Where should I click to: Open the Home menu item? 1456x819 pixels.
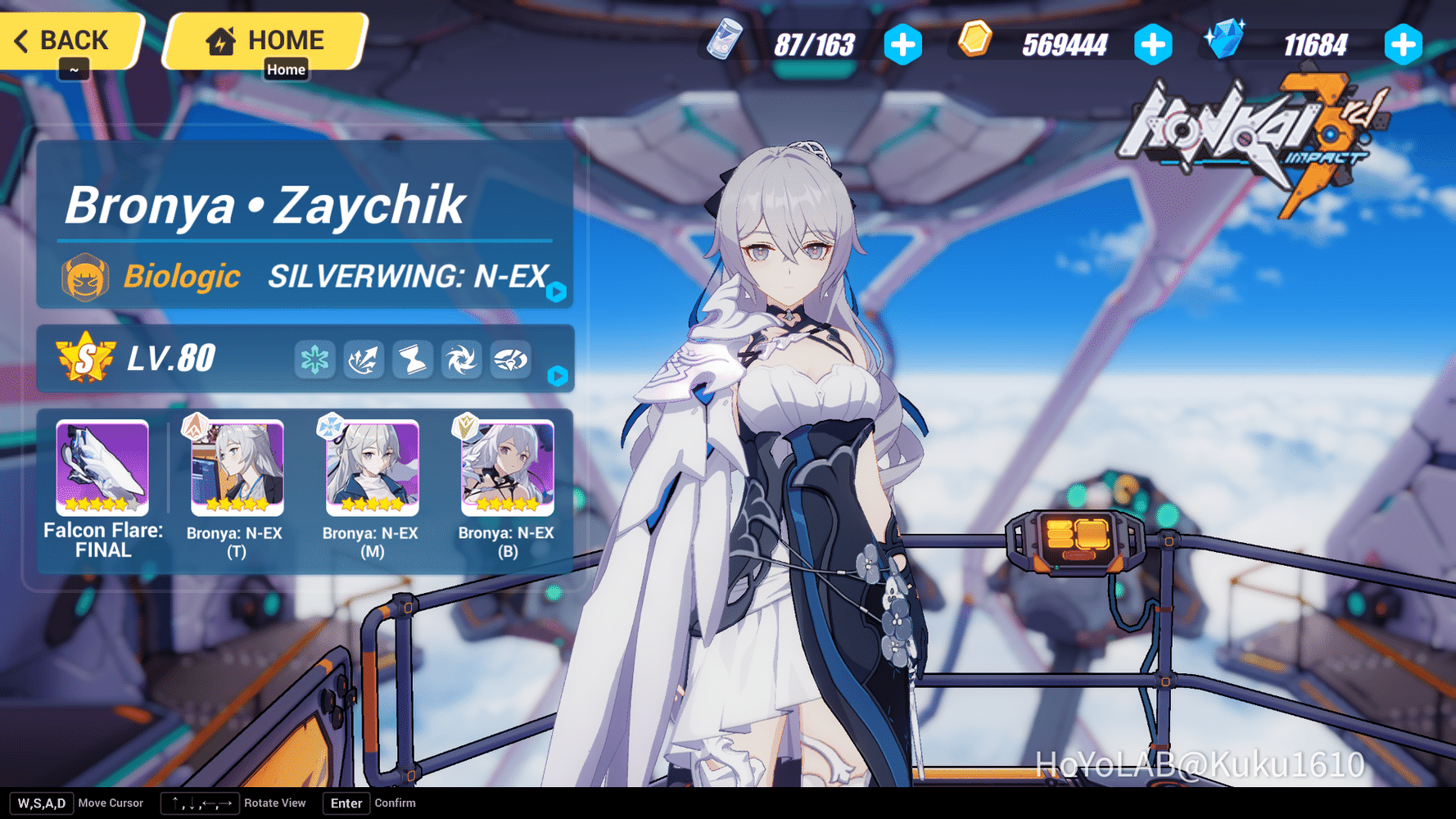coord(287,70)
